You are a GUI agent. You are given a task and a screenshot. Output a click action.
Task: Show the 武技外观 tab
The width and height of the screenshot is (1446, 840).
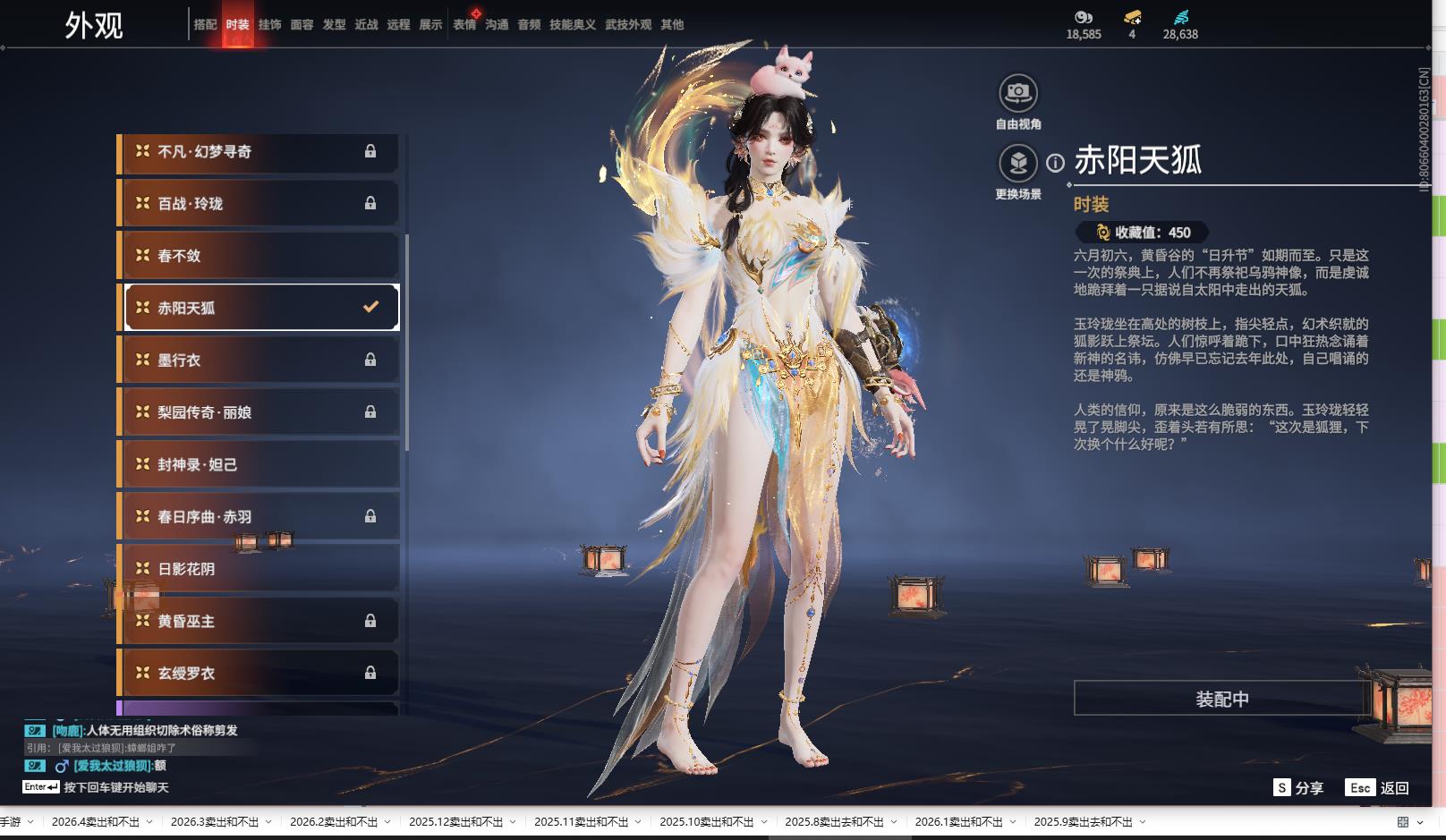(628, 25)
